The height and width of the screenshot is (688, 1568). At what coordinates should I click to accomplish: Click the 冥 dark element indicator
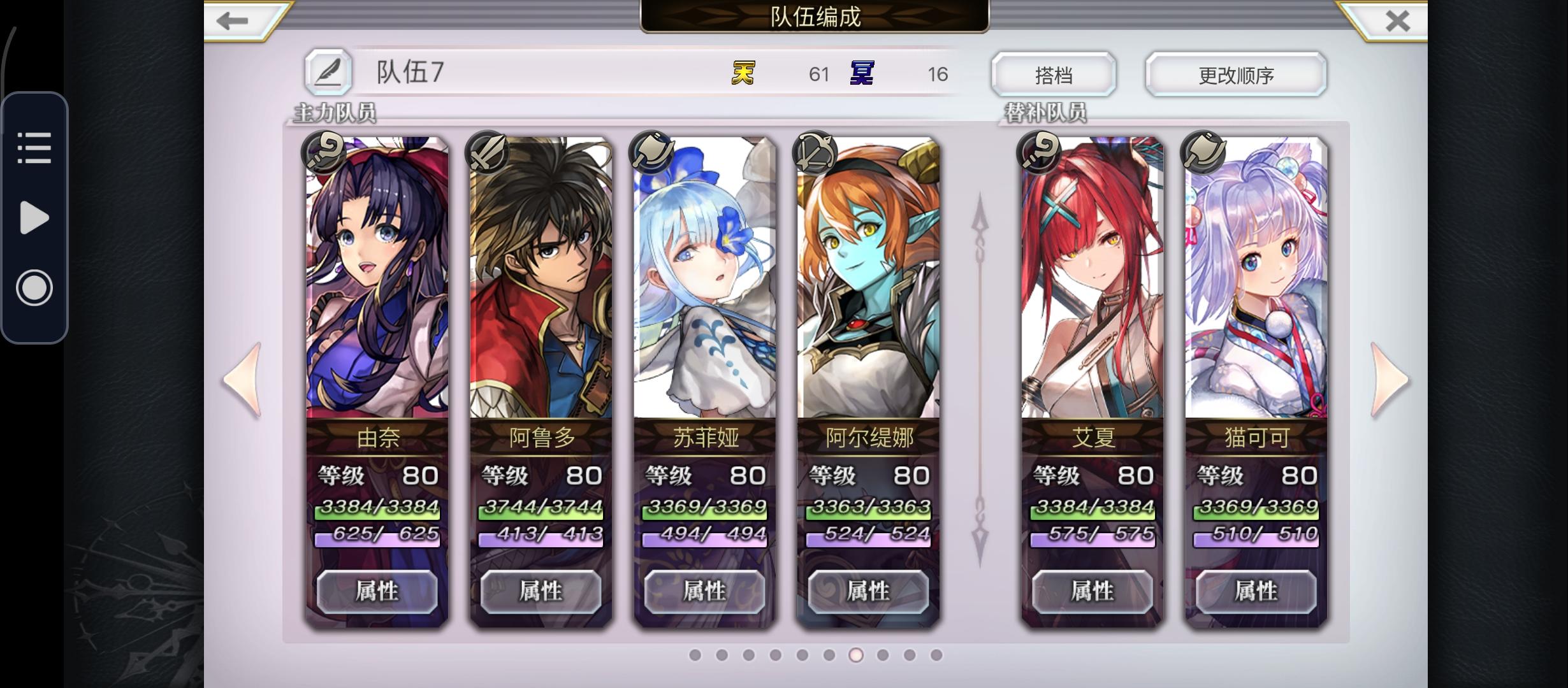(x=860, y=73)
